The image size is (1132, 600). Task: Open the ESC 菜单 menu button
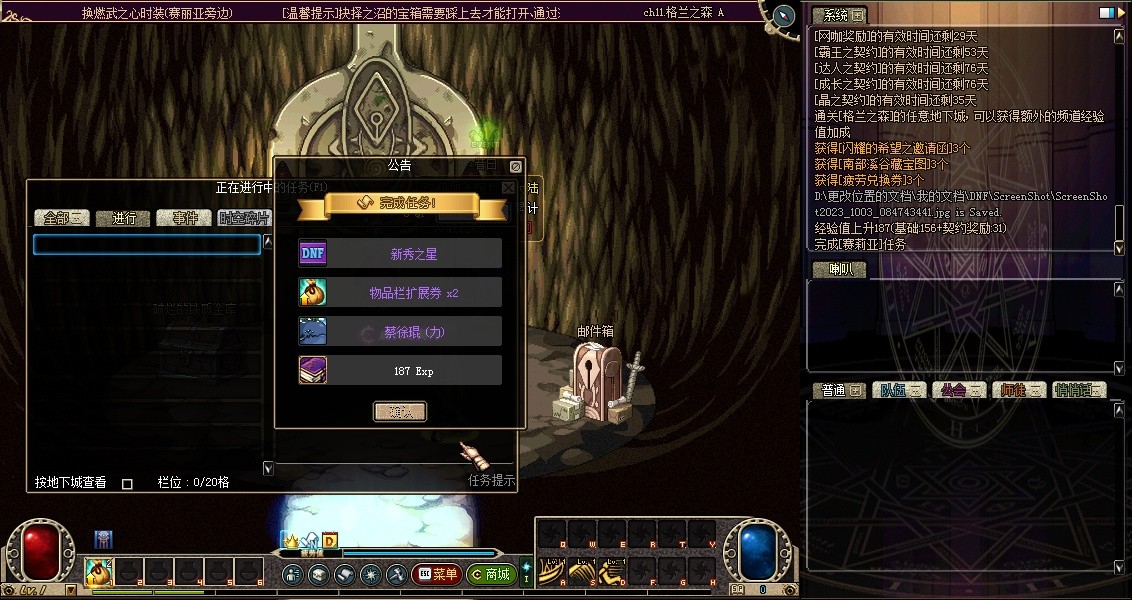pyautogui.click(x=436, y=574)
